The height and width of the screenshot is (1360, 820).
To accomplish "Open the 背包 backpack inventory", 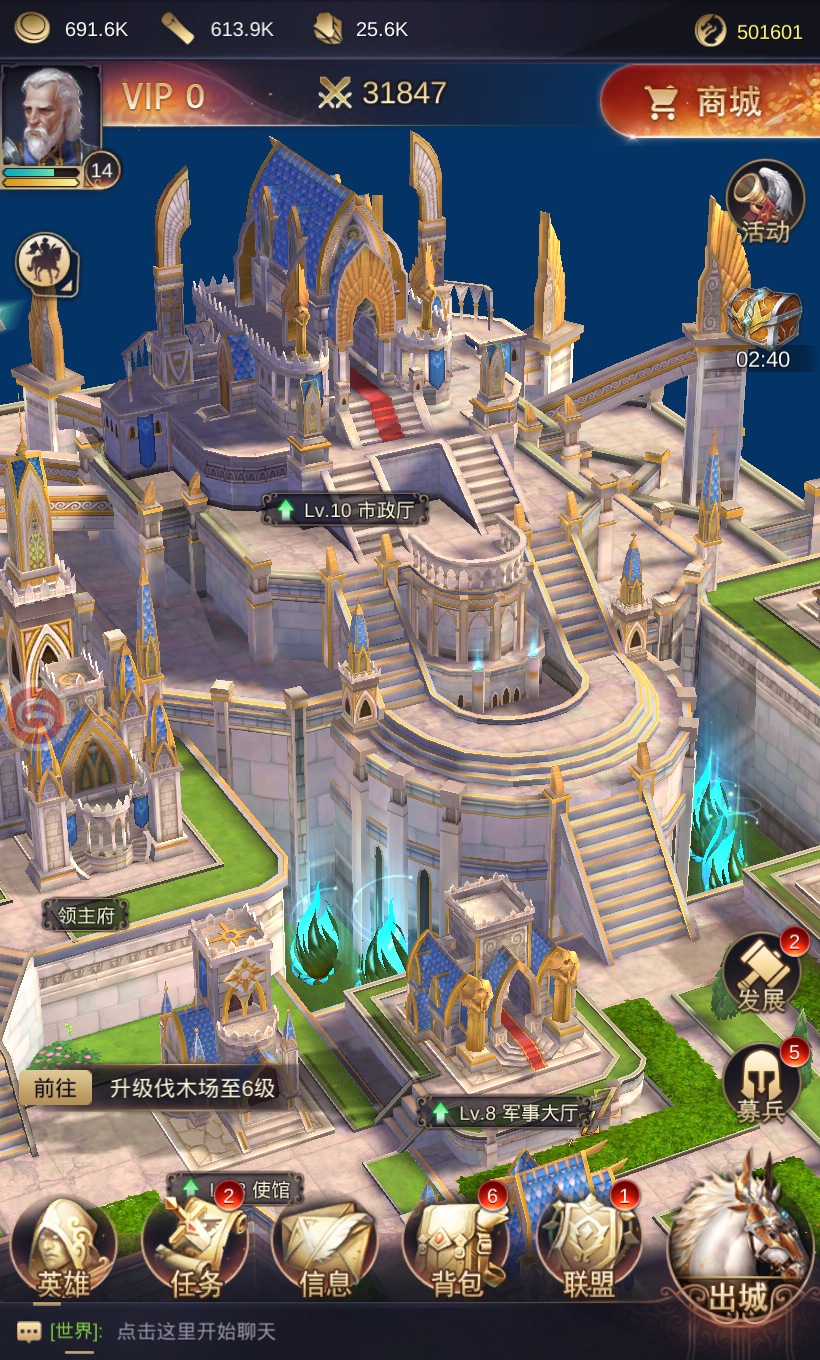I will 456,1252.
